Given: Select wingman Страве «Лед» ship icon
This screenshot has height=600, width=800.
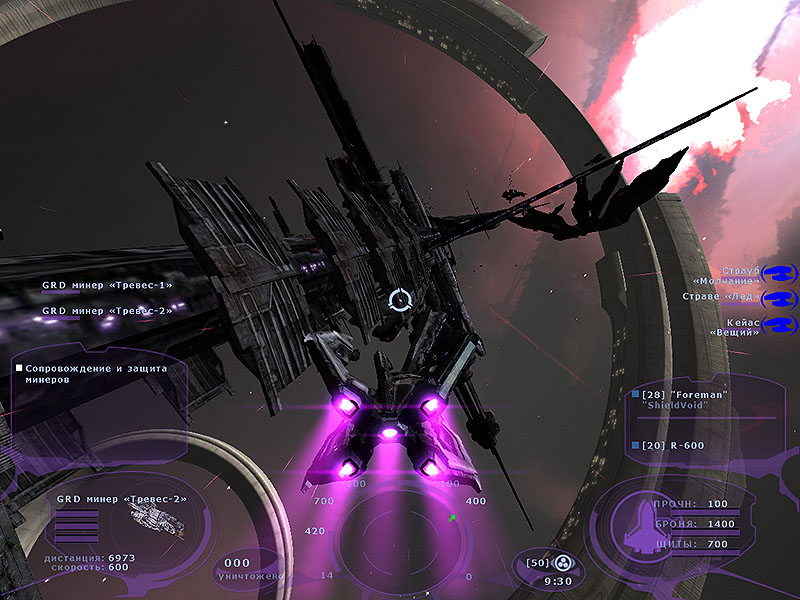Looking at the screenshot, I should click(777, 298).
